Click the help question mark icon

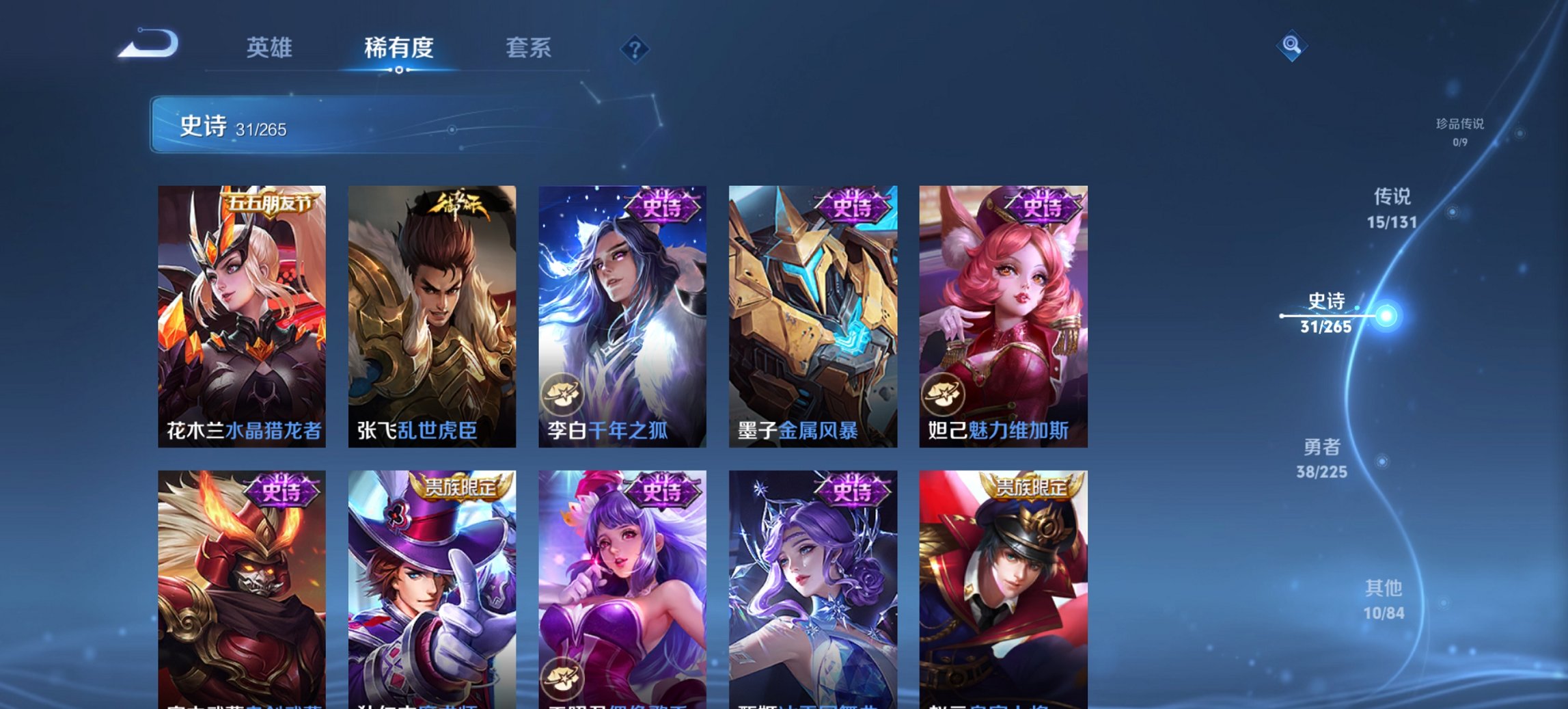635,51
